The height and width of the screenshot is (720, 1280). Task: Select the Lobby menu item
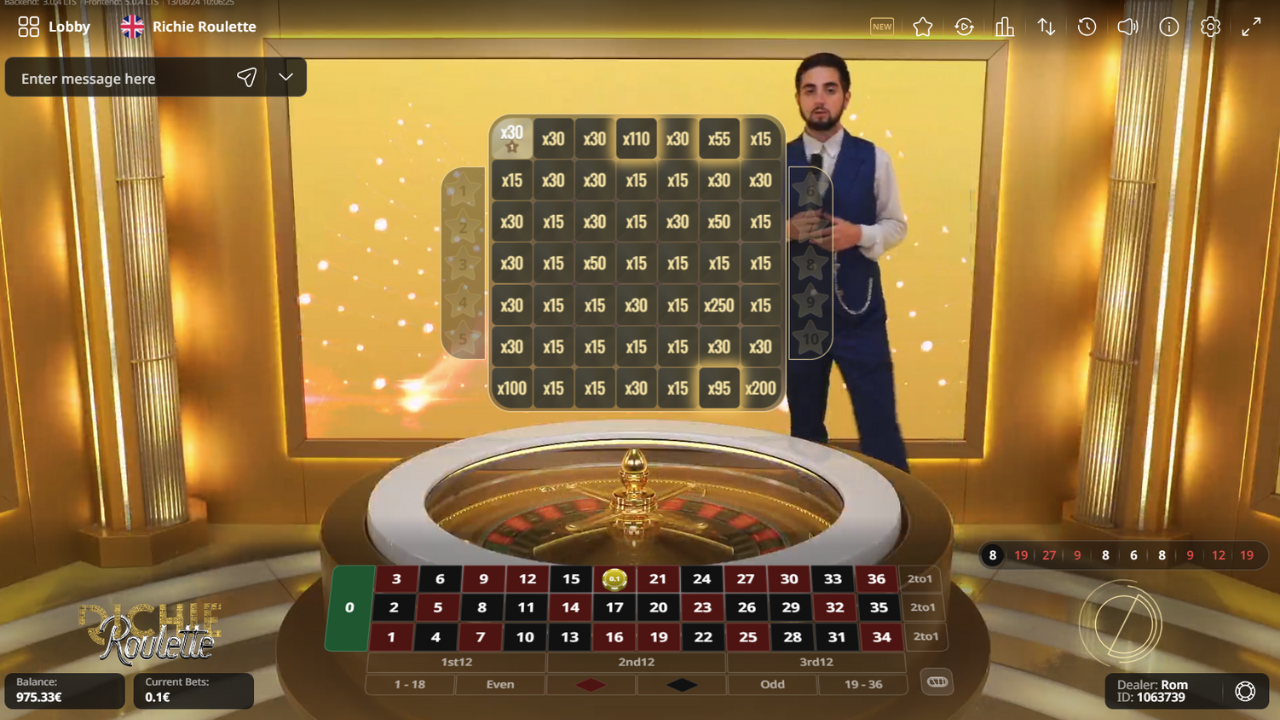click(69, 27)
